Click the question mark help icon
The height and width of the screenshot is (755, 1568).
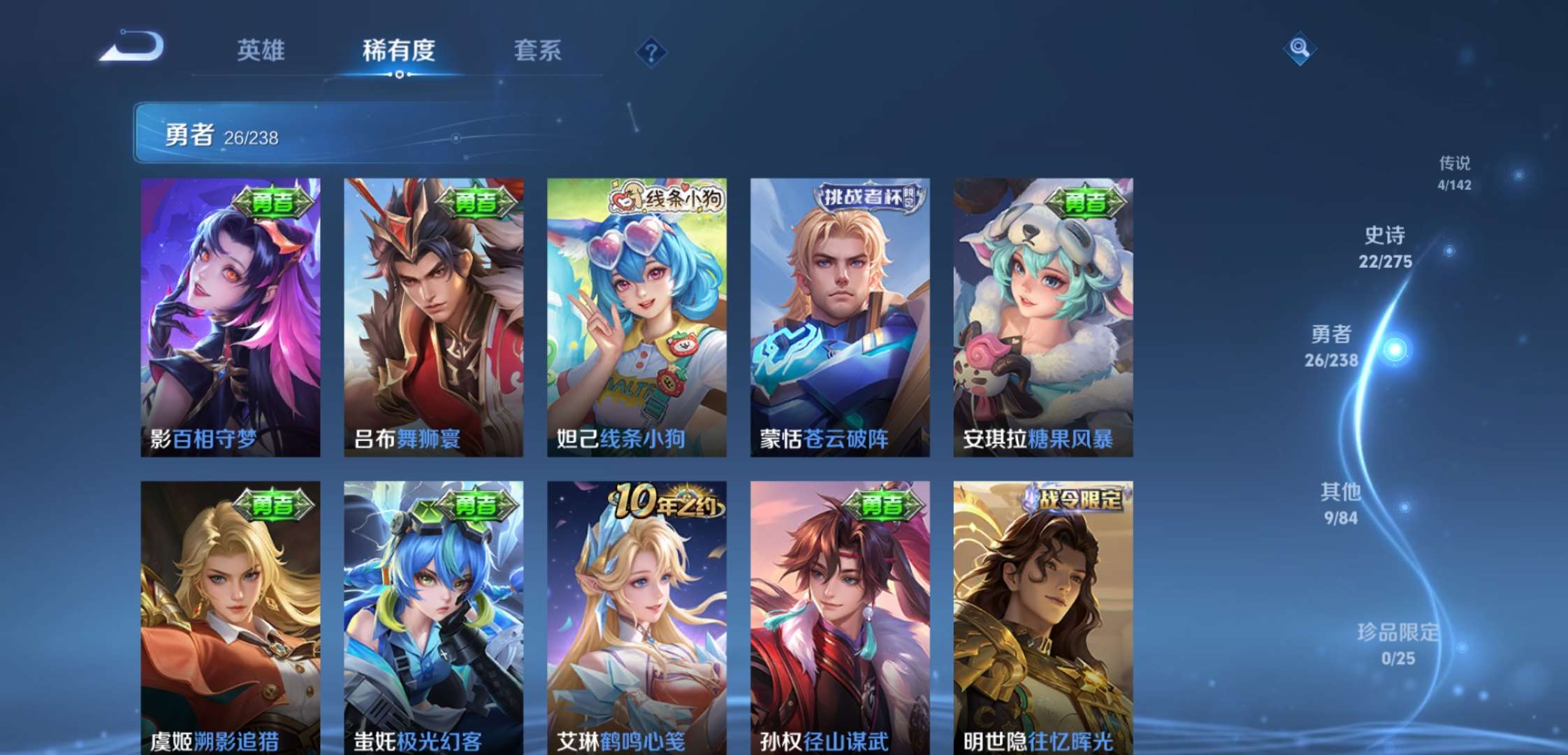651,52
